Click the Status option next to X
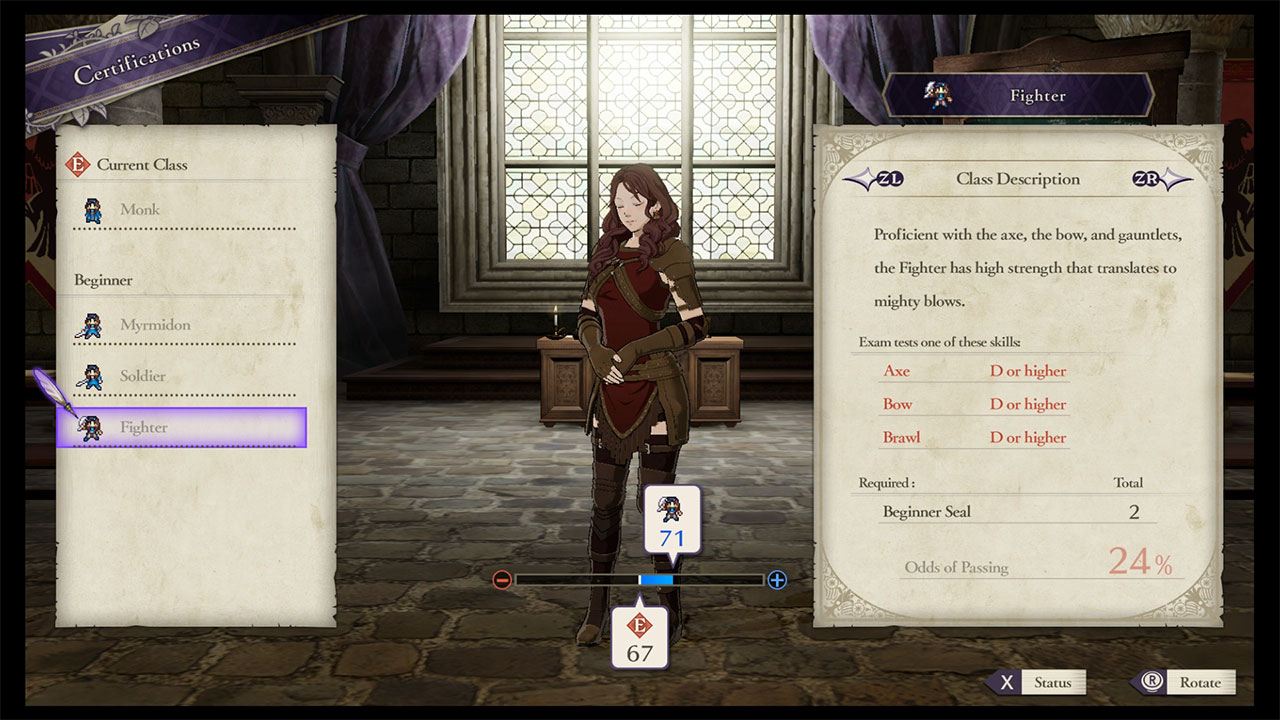The height and width of the screenshot is (720, 1280). 1053,682
